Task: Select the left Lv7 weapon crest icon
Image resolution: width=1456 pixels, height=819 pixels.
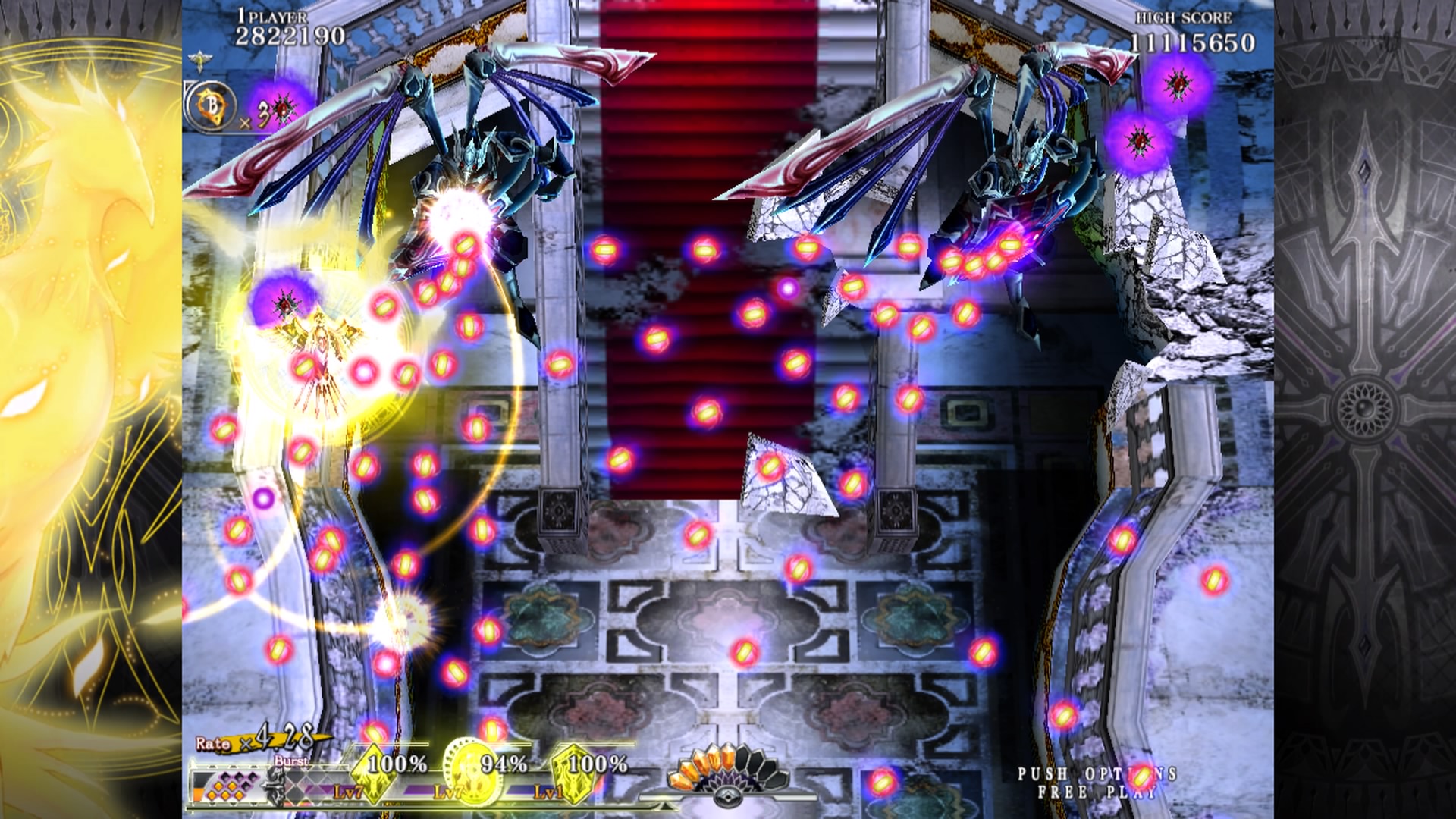Action: point(374,775)
